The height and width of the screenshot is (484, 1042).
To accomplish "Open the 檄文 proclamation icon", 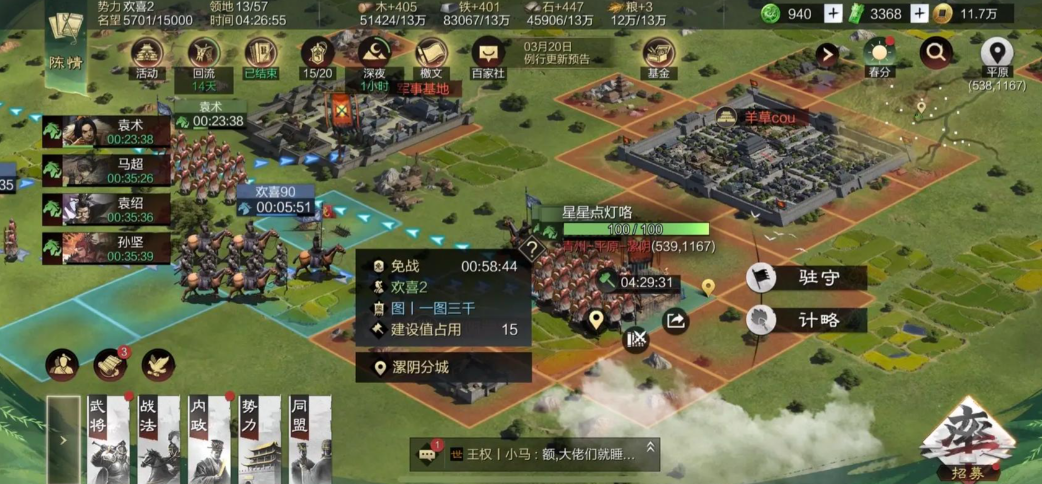I will click(431, 54).
